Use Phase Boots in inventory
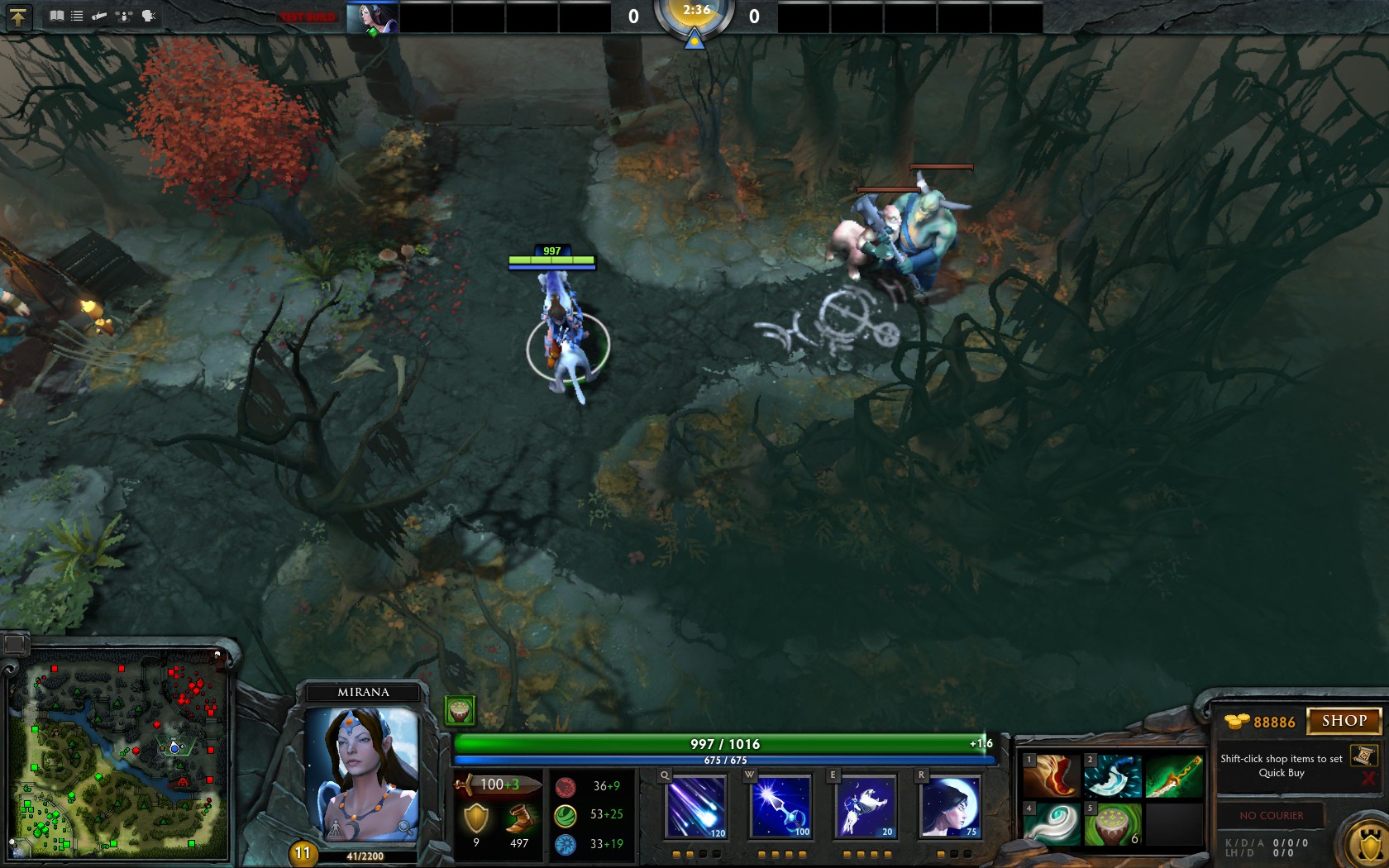The image size is (1389, 868). coord(1052,776)
